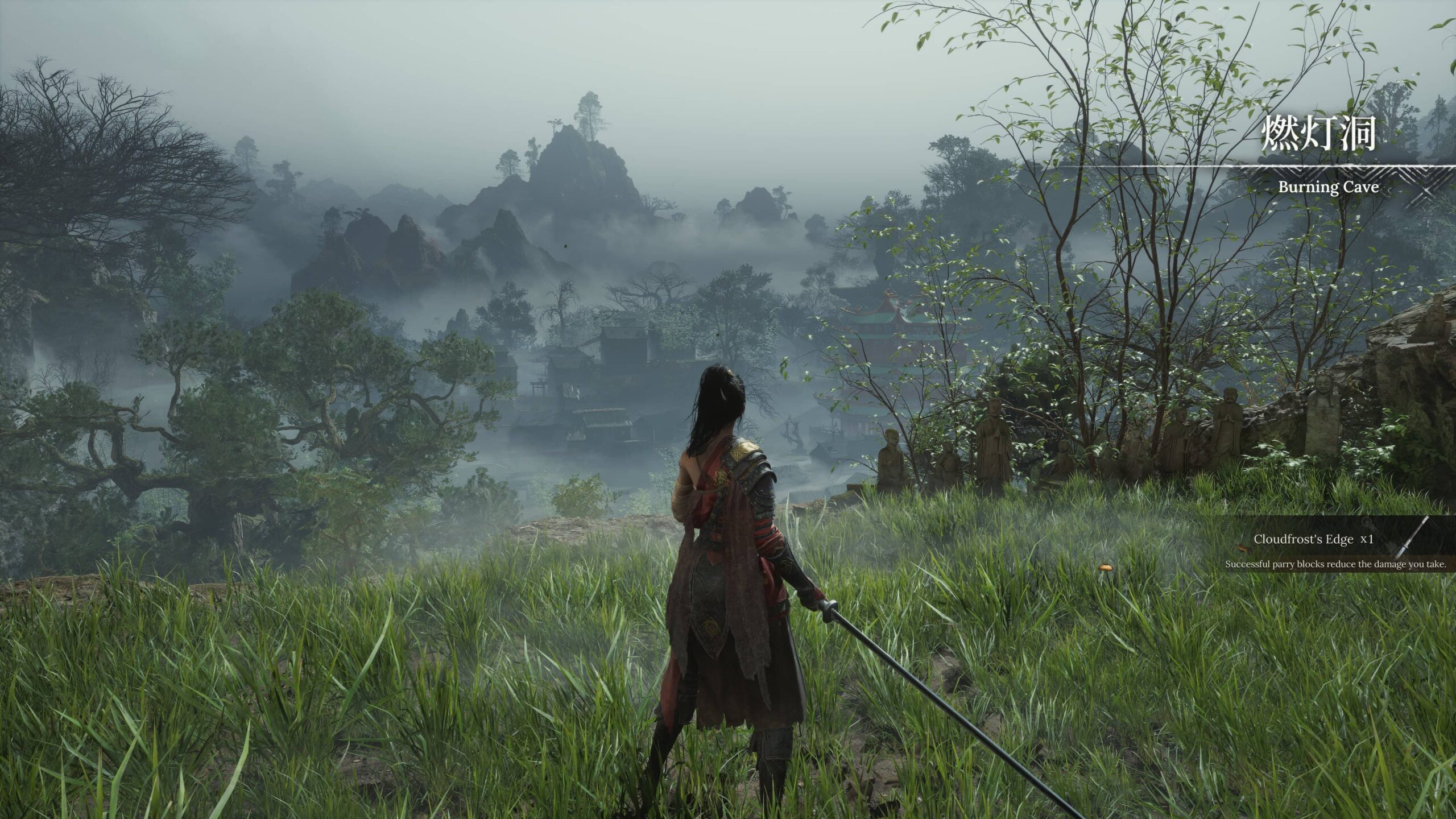Click the Cloudfrost's Edge weapon icon
This screenshot has width=1456, height=819.
click(1414, 537)
